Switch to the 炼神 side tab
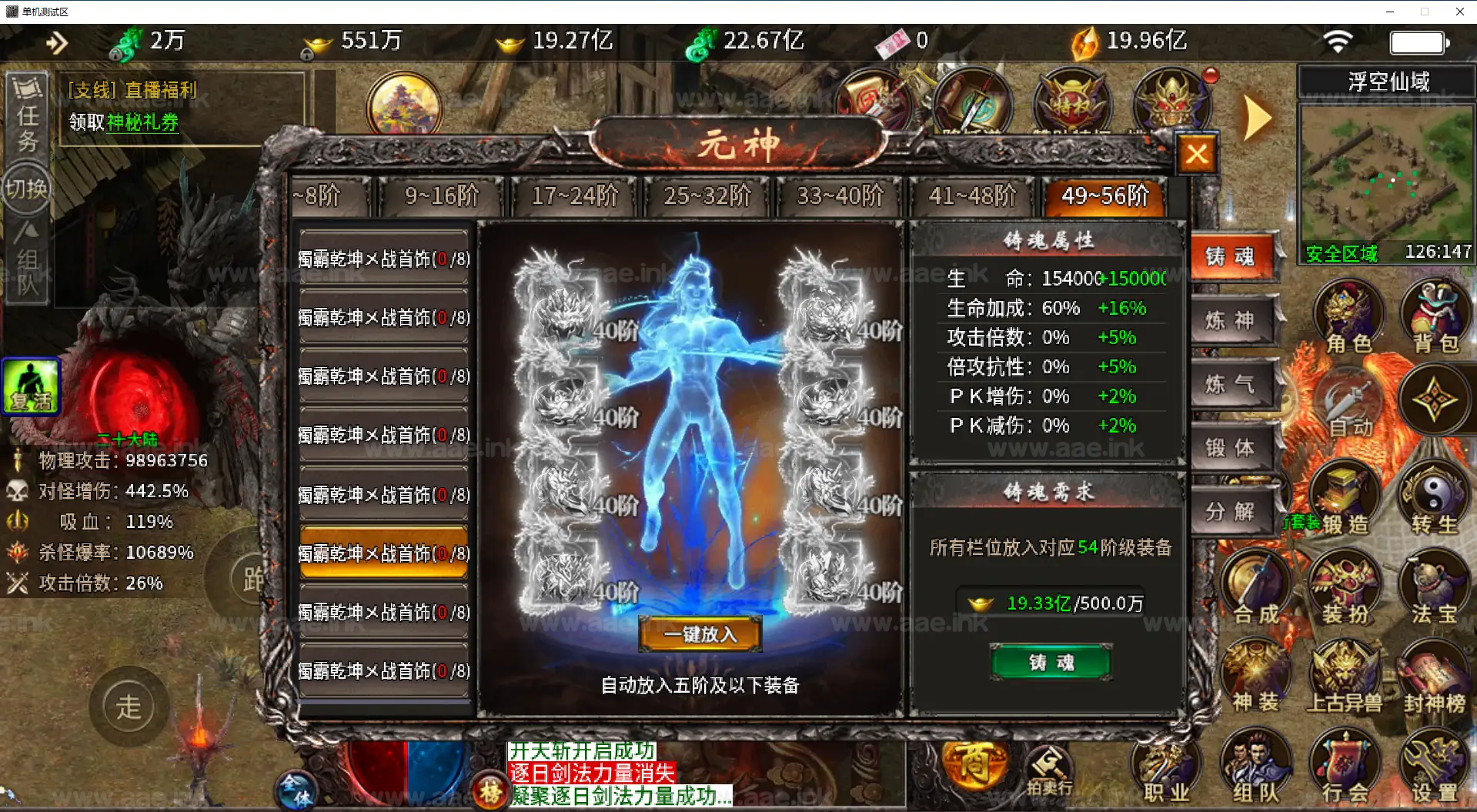 click(1232, 321)
